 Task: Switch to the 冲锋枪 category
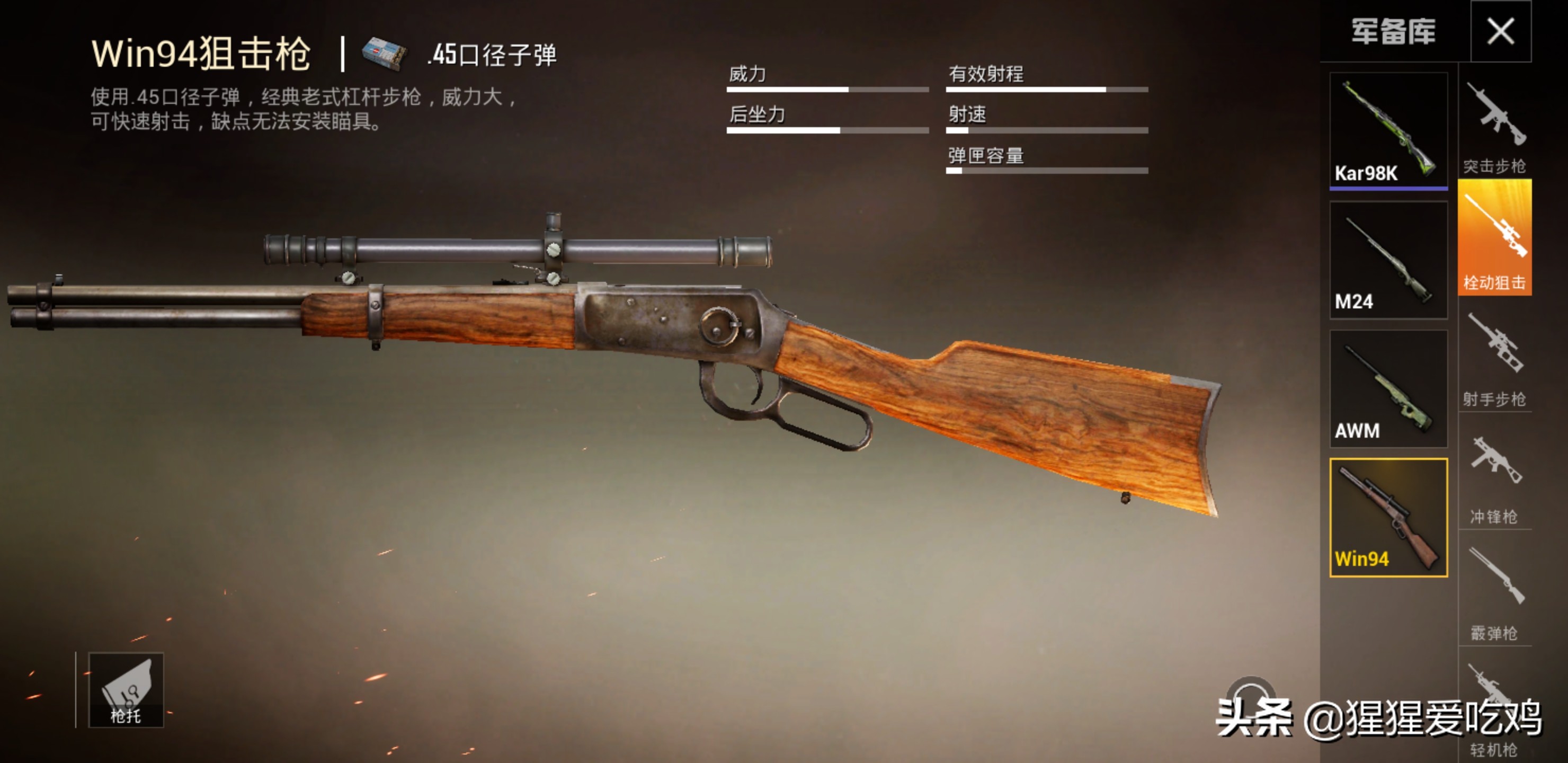point(1495,475)
